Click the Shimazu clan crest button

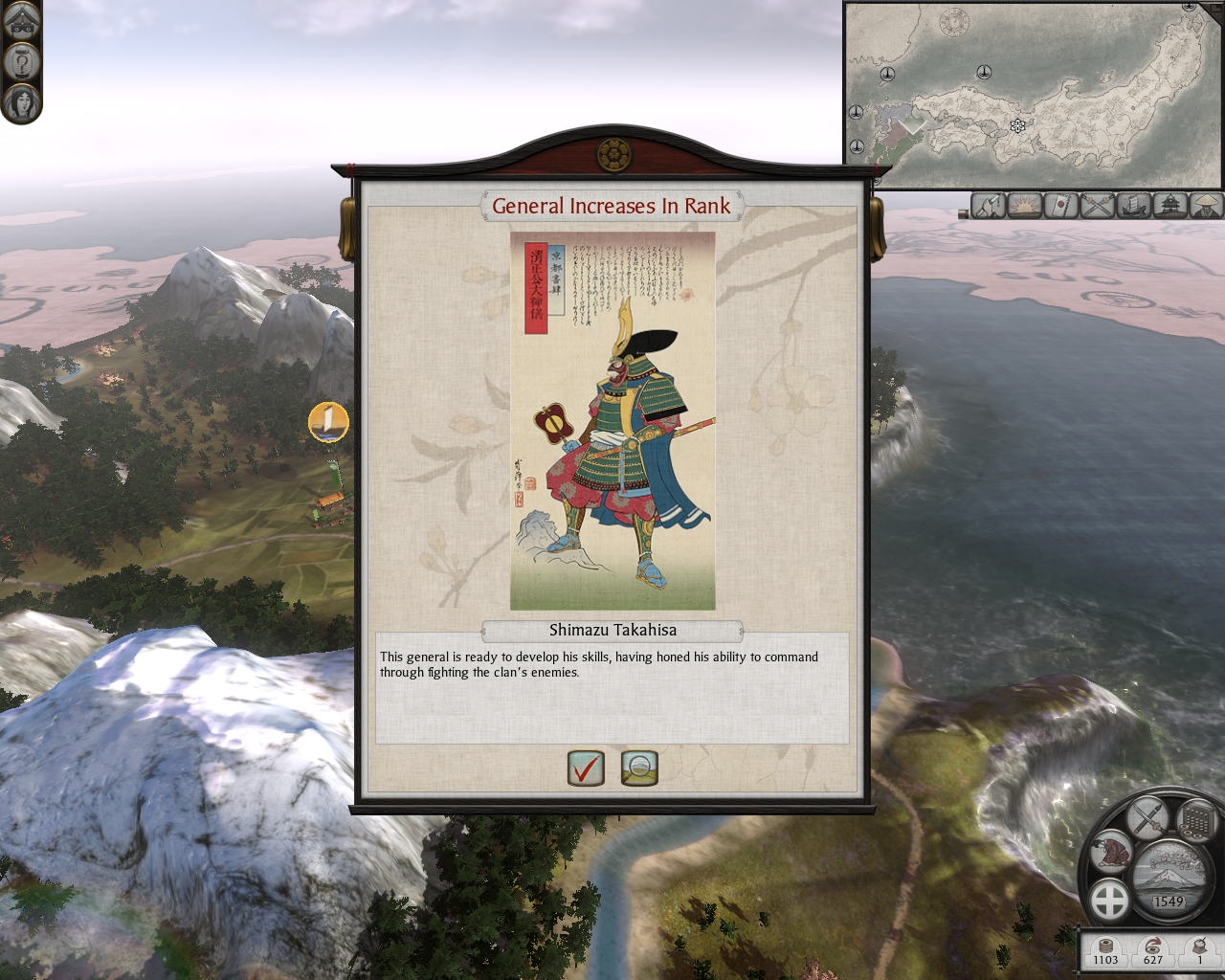tap(1110, 901)
